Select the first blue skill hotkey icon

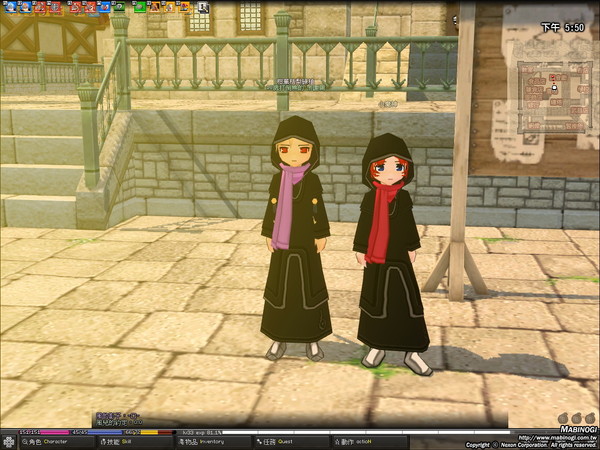point(6,7)
